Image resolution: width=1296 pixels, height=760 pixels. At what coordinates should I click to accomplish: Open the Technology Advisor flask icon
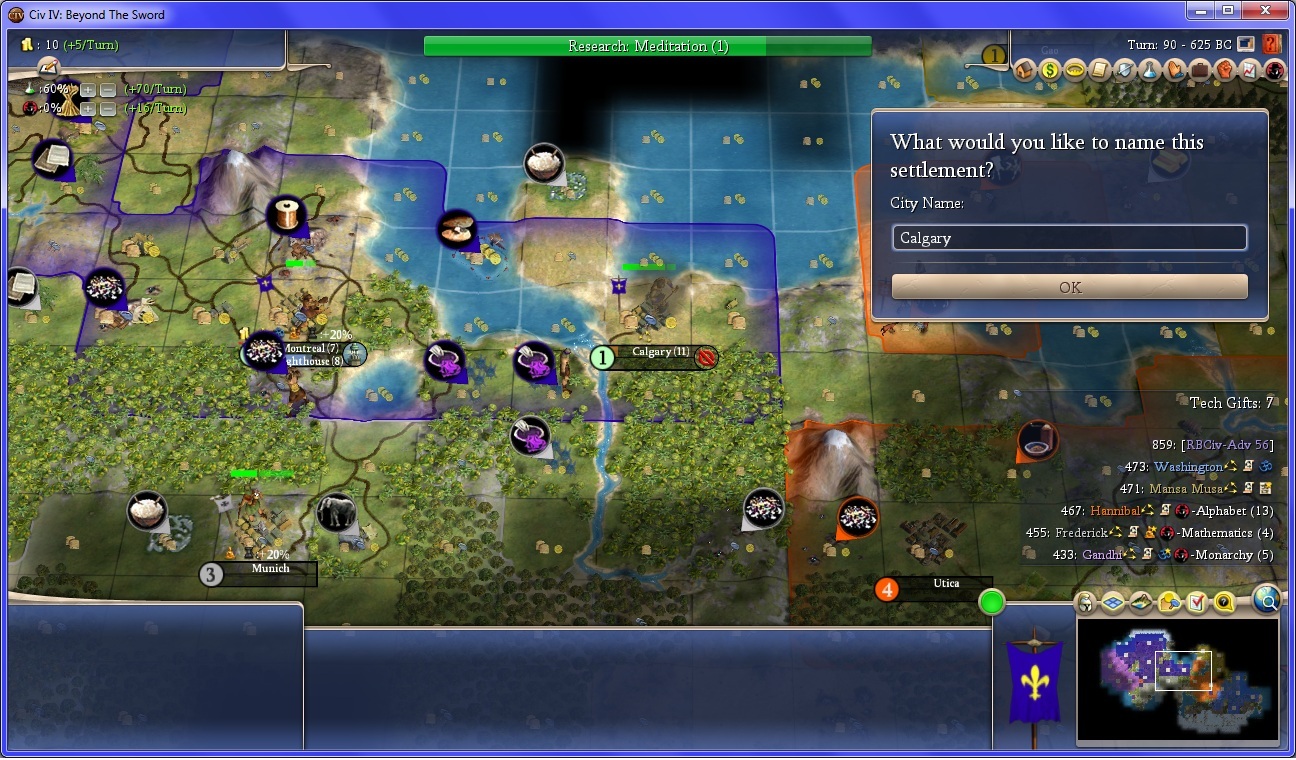[x=1150, y=71]
